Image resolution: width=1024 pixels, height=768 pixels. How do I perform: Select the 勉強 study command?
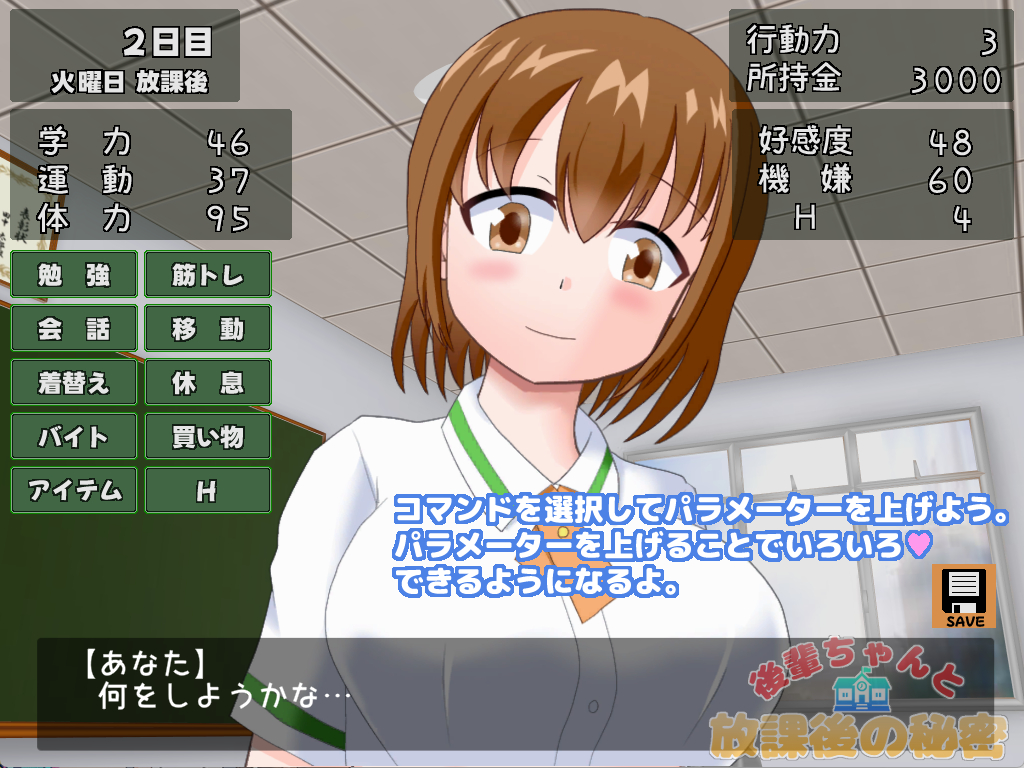74,275
